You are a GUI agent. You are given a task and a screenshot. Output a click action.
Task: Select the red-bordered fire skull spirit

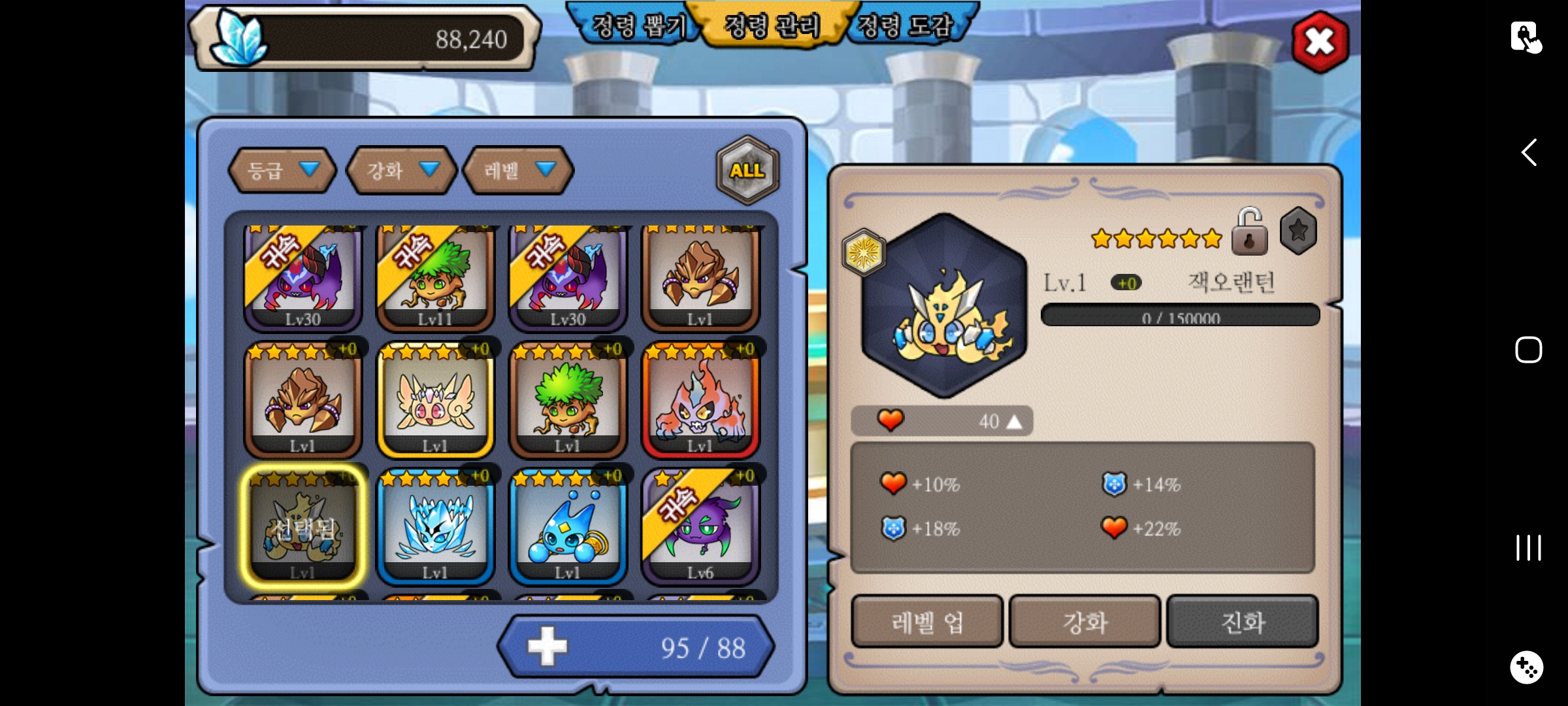(x=700, y=399)
